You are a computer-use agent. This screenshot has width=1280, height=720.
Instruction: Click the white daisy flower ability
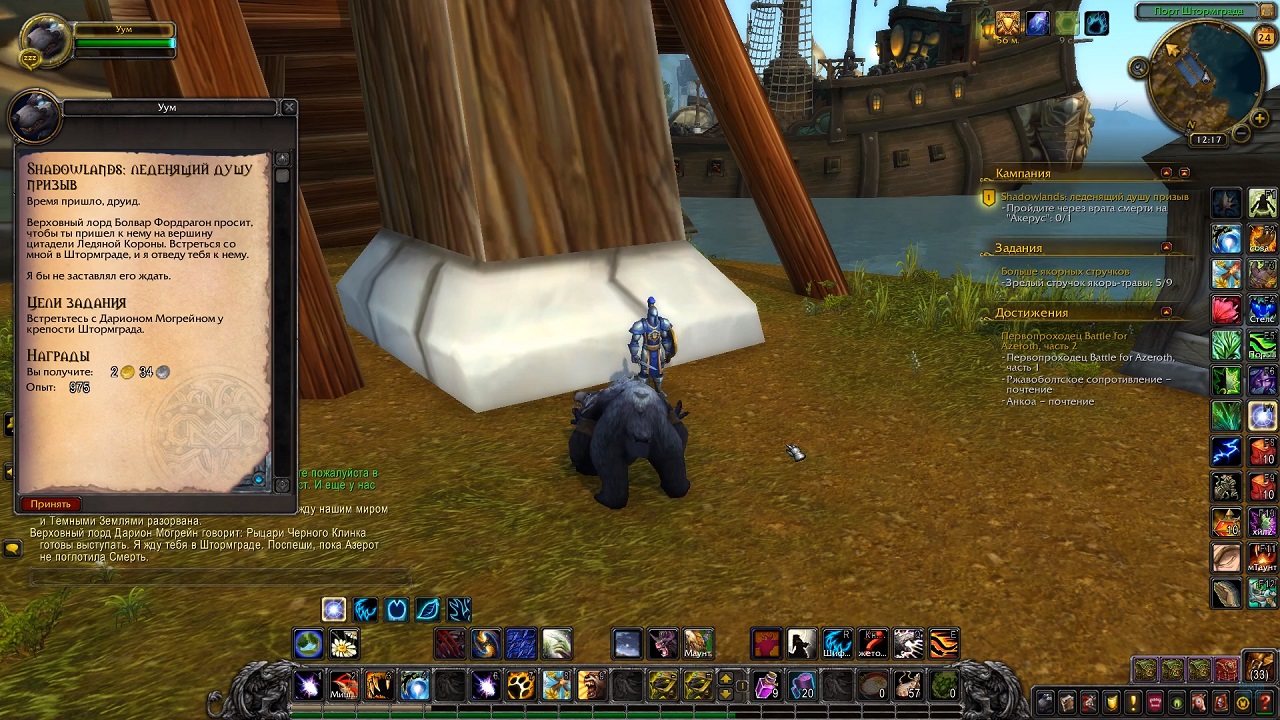[344, 644]
